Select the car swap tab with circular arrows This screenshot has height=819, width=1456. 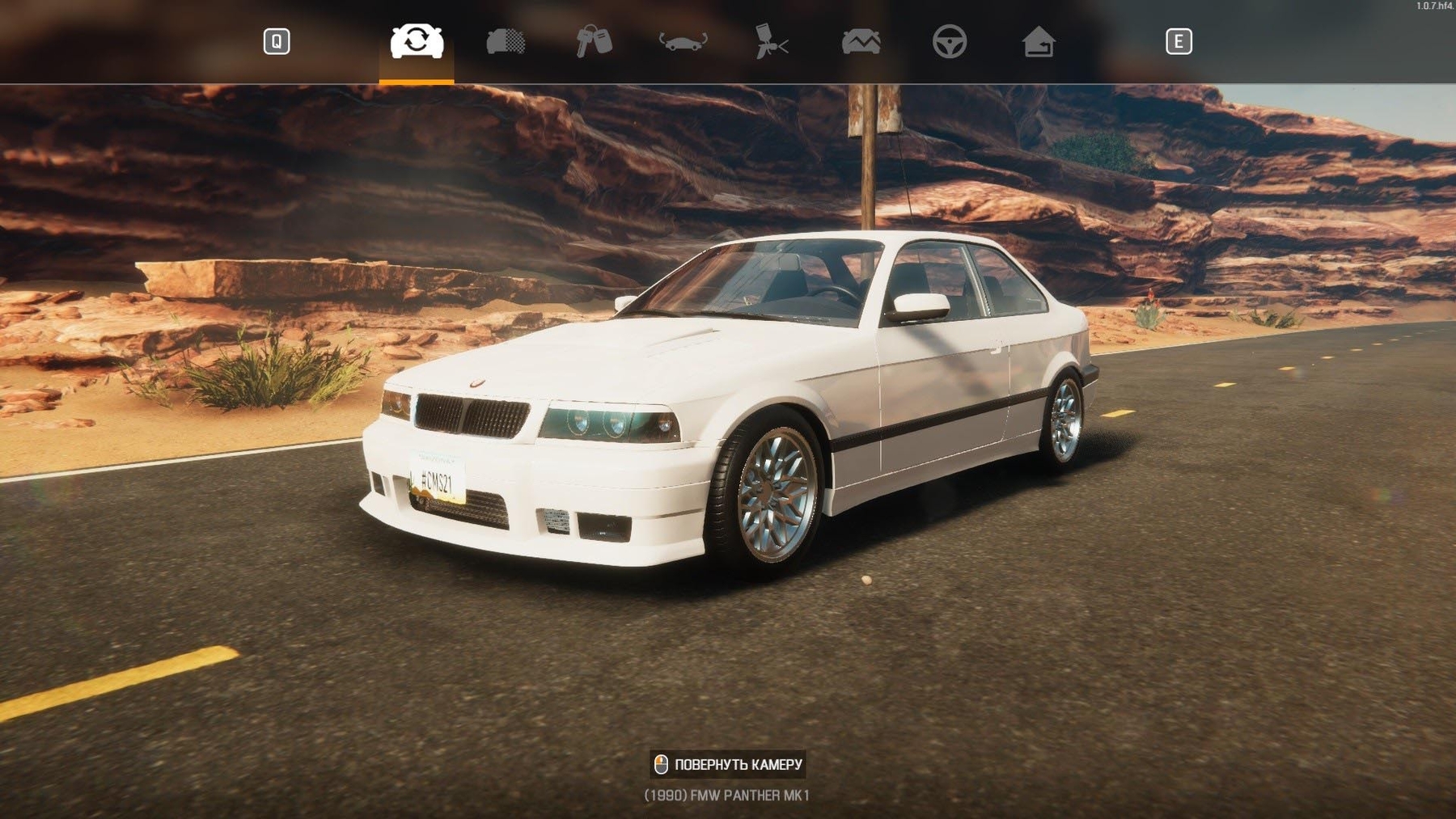(x=417, y=41)
